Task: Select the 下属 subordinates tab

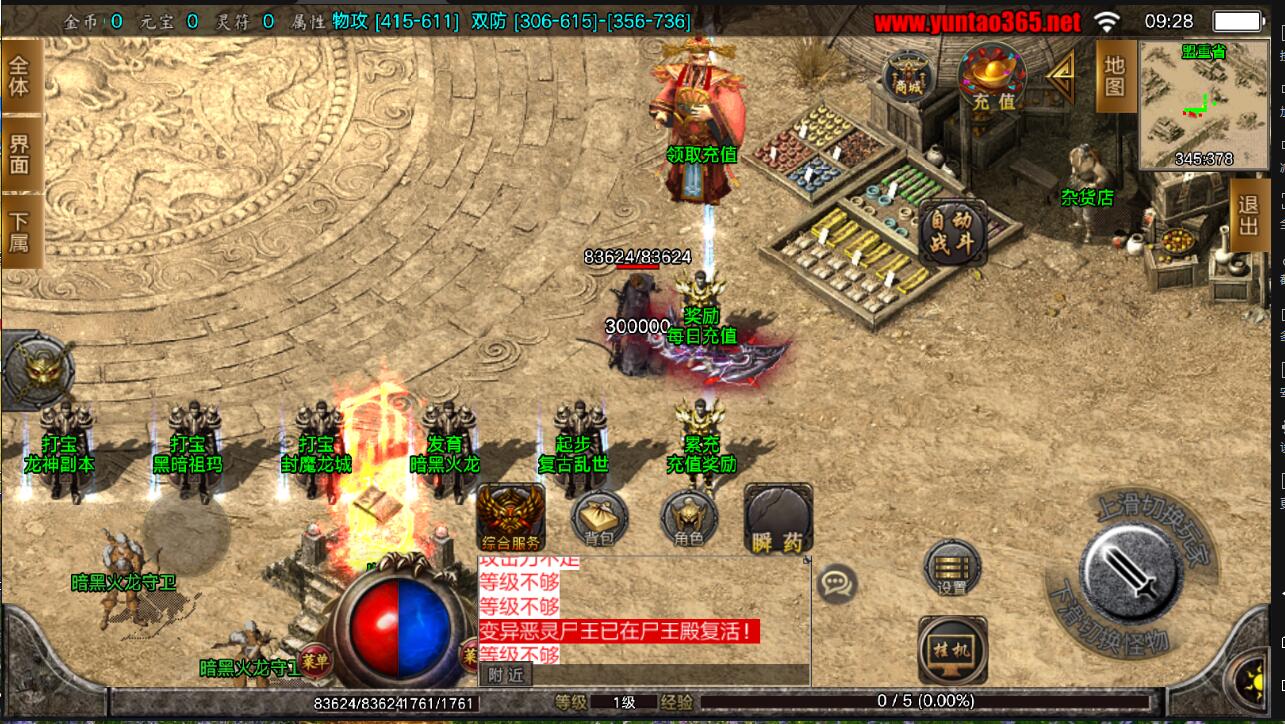Action: tap(20, 231)
